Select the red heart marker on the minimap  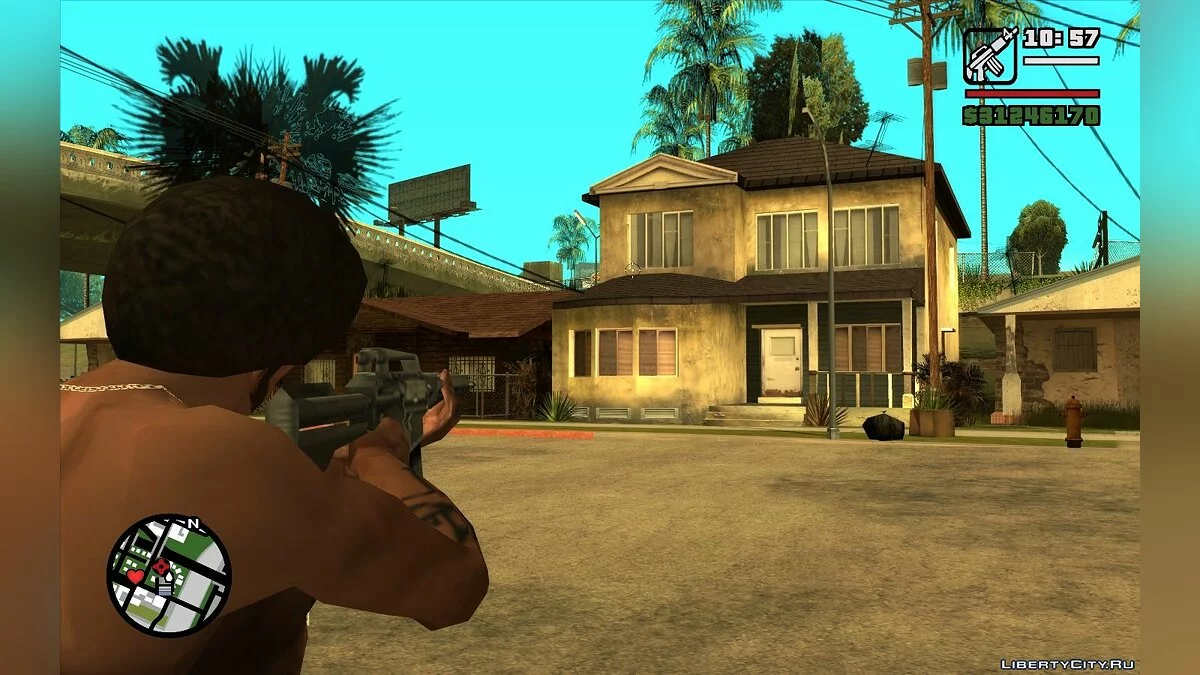[x=134, y=577]
